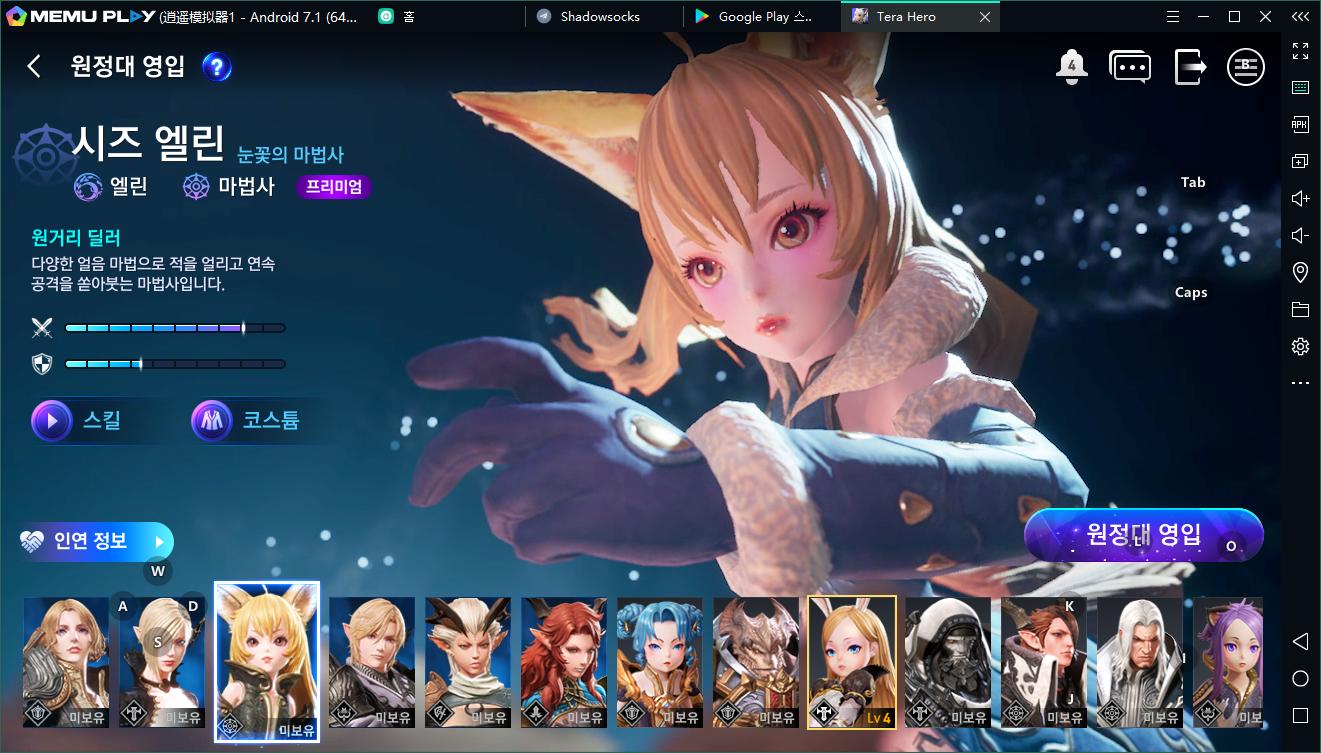Close the Tera Hero tab
1321x753 pixels.
pos(985,17)
